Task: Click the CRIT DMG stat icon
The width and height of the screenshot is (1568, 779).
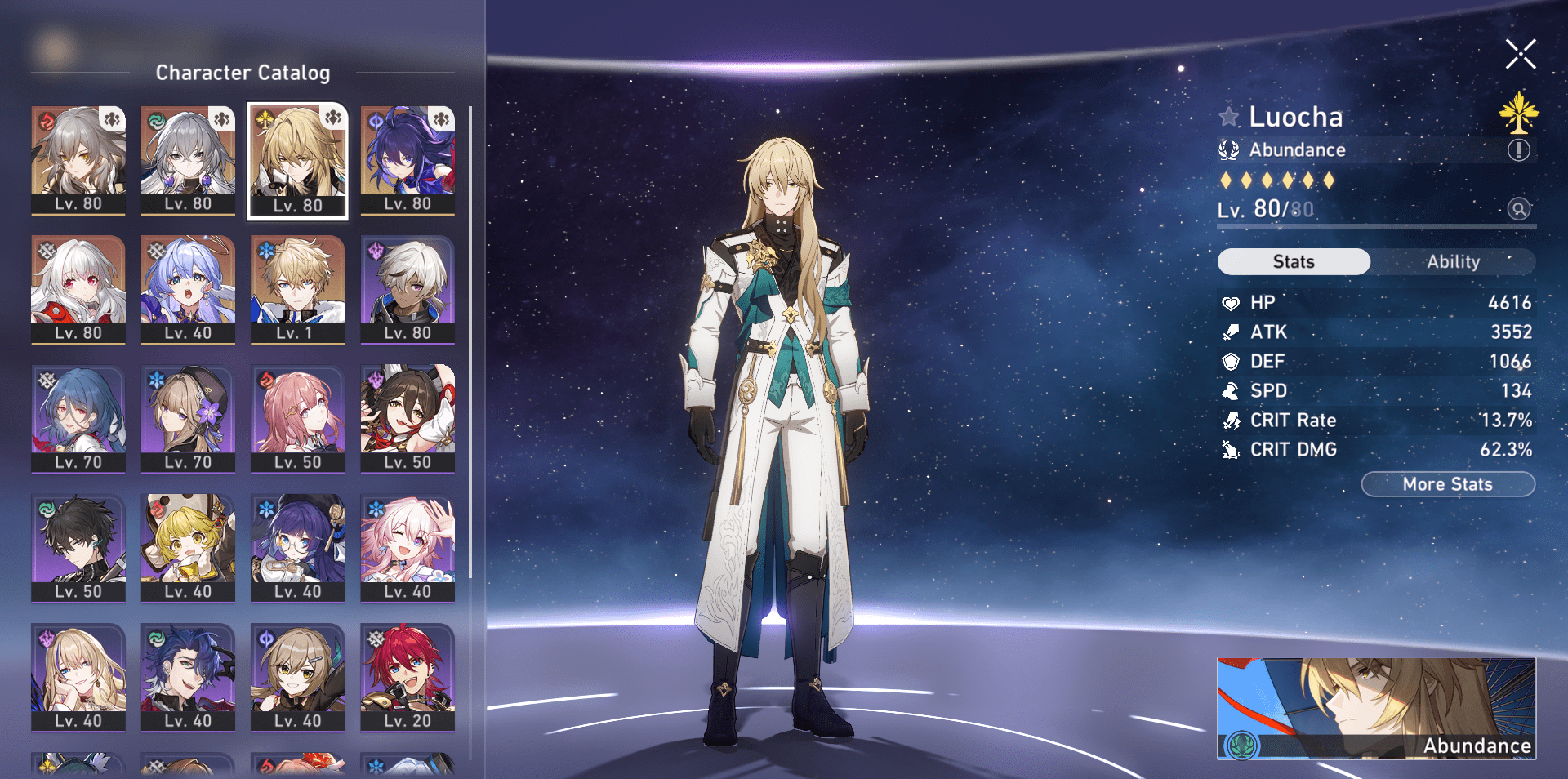Action: click(1230, 449)
